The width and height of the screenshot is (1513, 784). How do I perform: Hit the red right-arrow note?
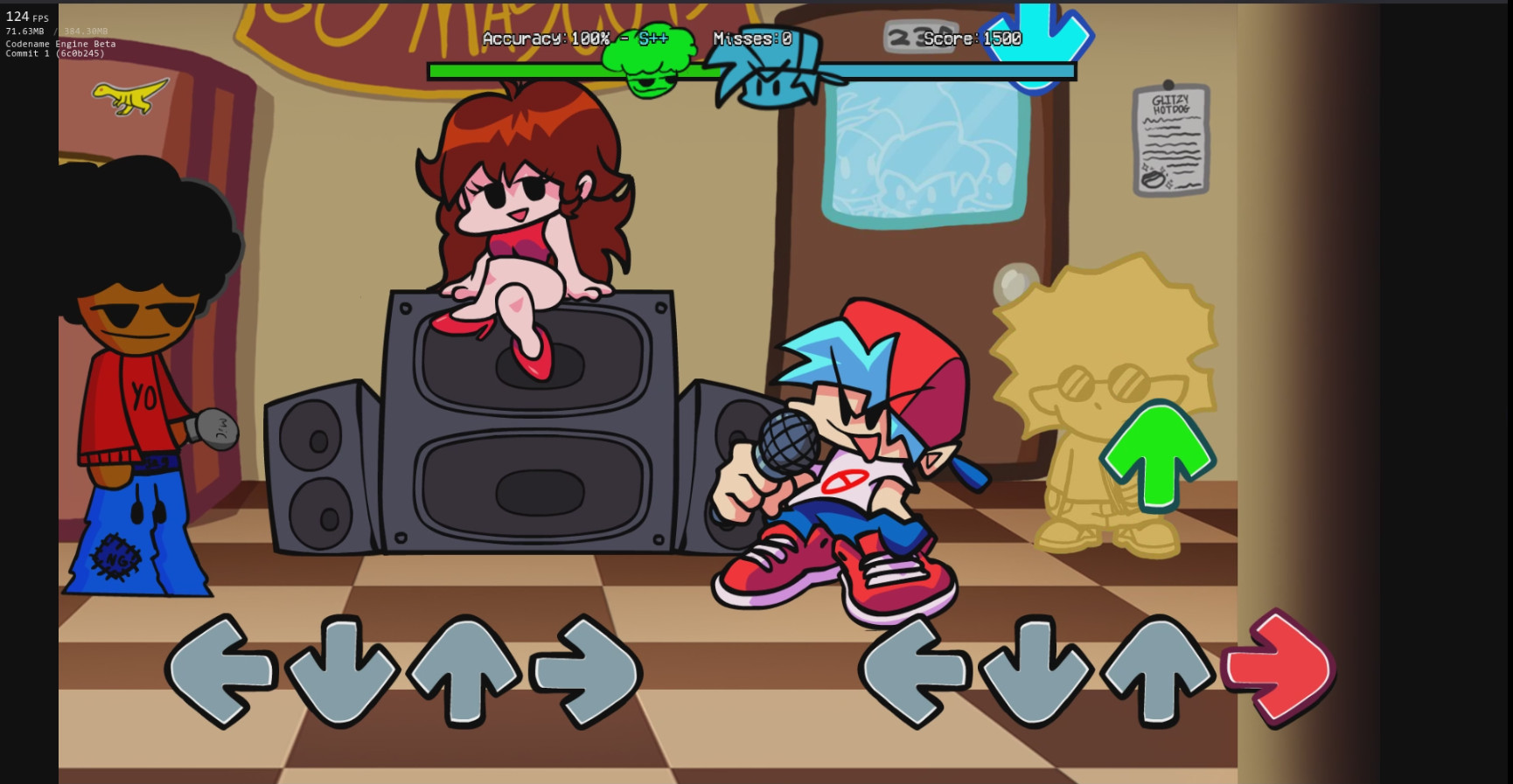(1279, 669)
